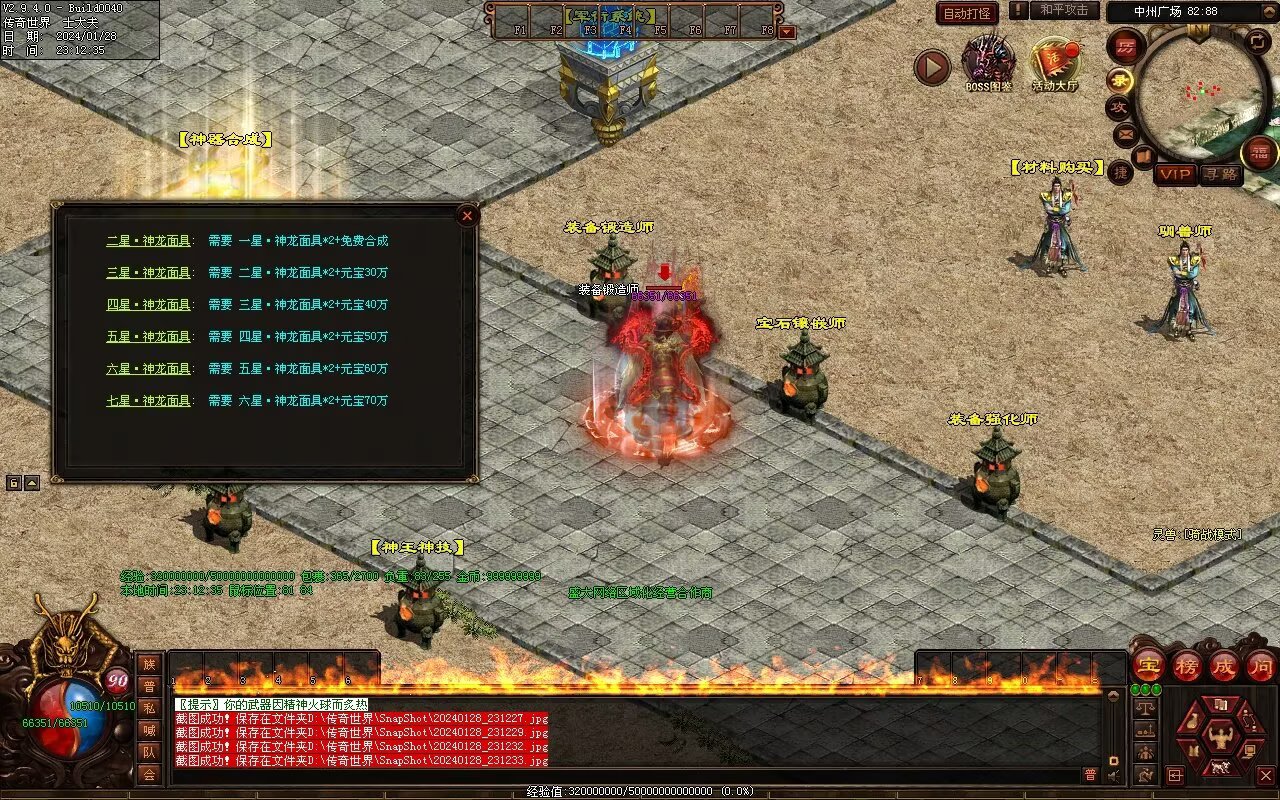Open the 福 welfare button
The width and height of the screenshot is (1280, 800).
click(x=1259, y=153)
